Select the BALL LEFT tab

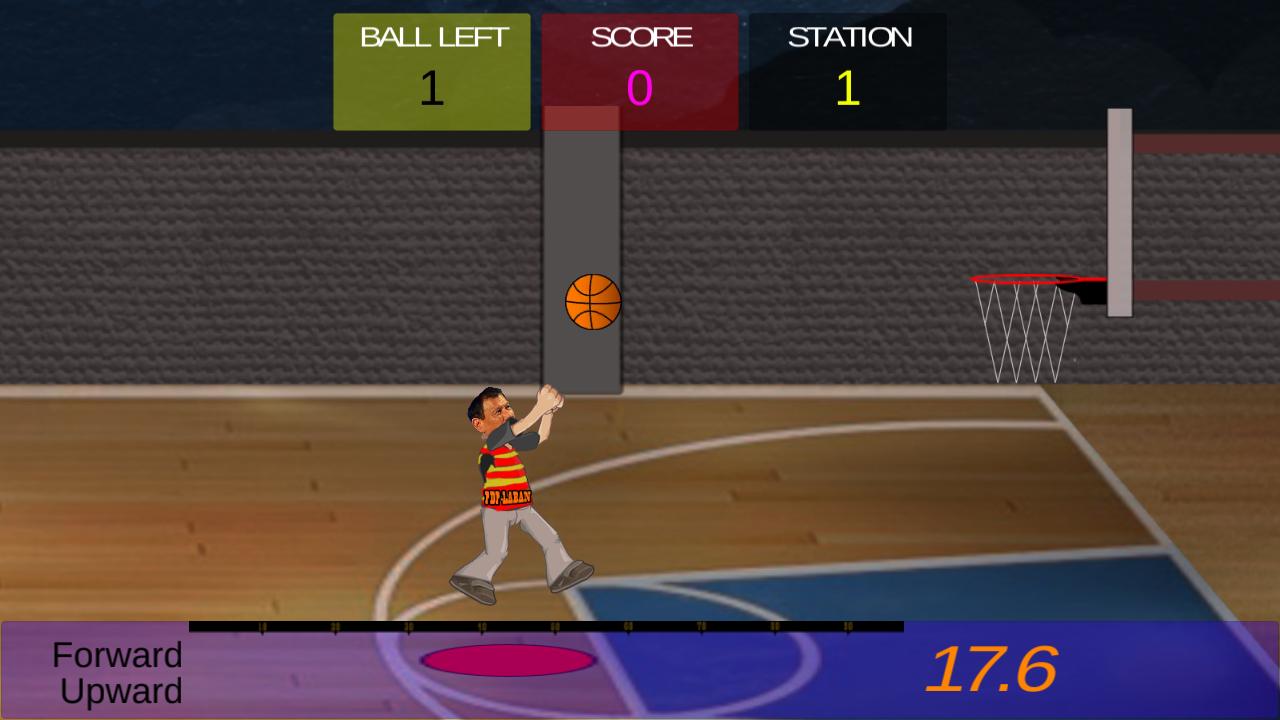click(x=431, y=37)
